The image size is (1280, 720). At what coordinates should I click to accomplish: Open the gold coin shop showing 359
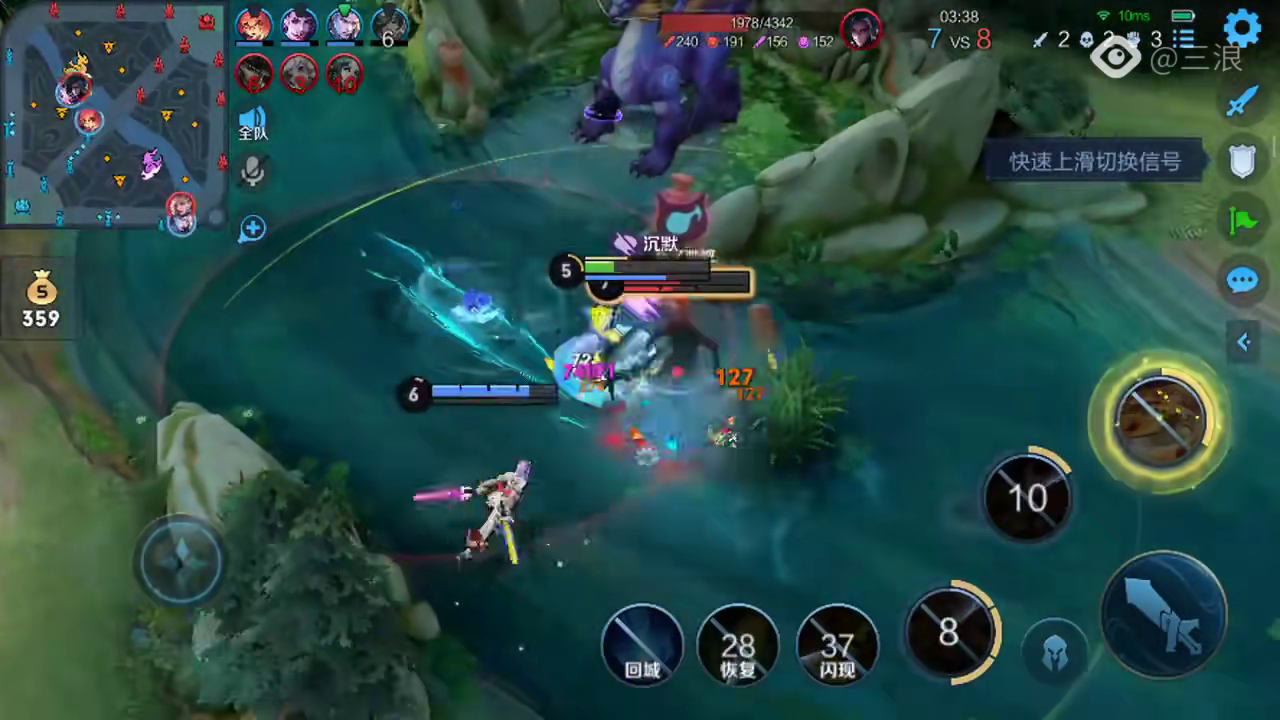coord(41,302)
